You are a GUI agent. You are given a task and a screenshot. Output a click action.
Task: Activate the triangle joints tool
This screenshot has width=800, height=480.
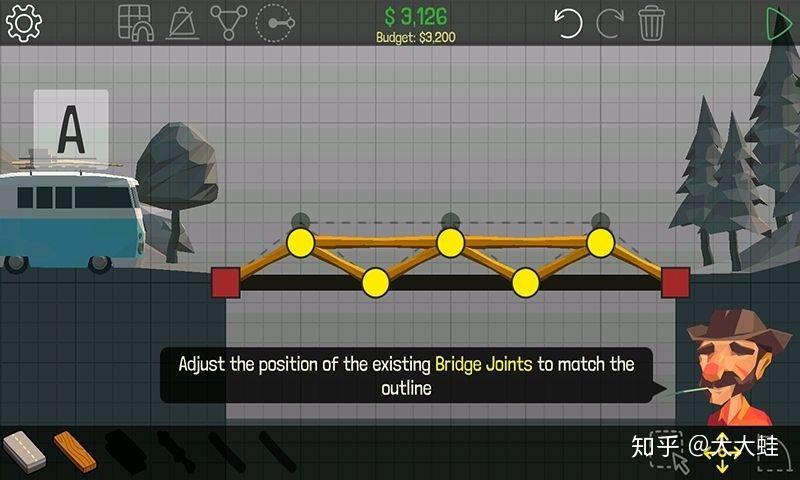(228, 22)
